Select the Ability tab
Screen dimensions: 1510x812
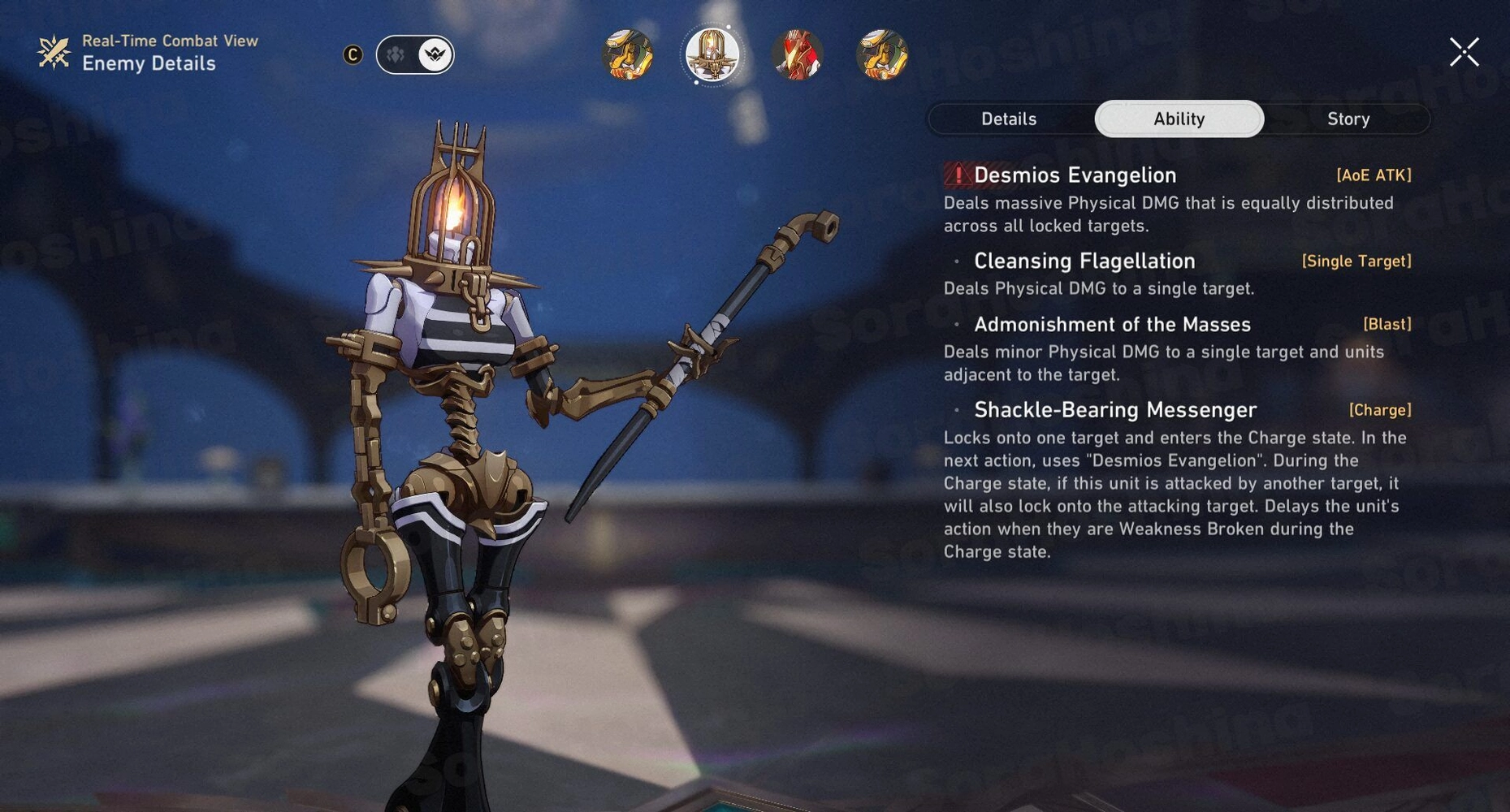pyautogui.click(x=1179, y=119)
